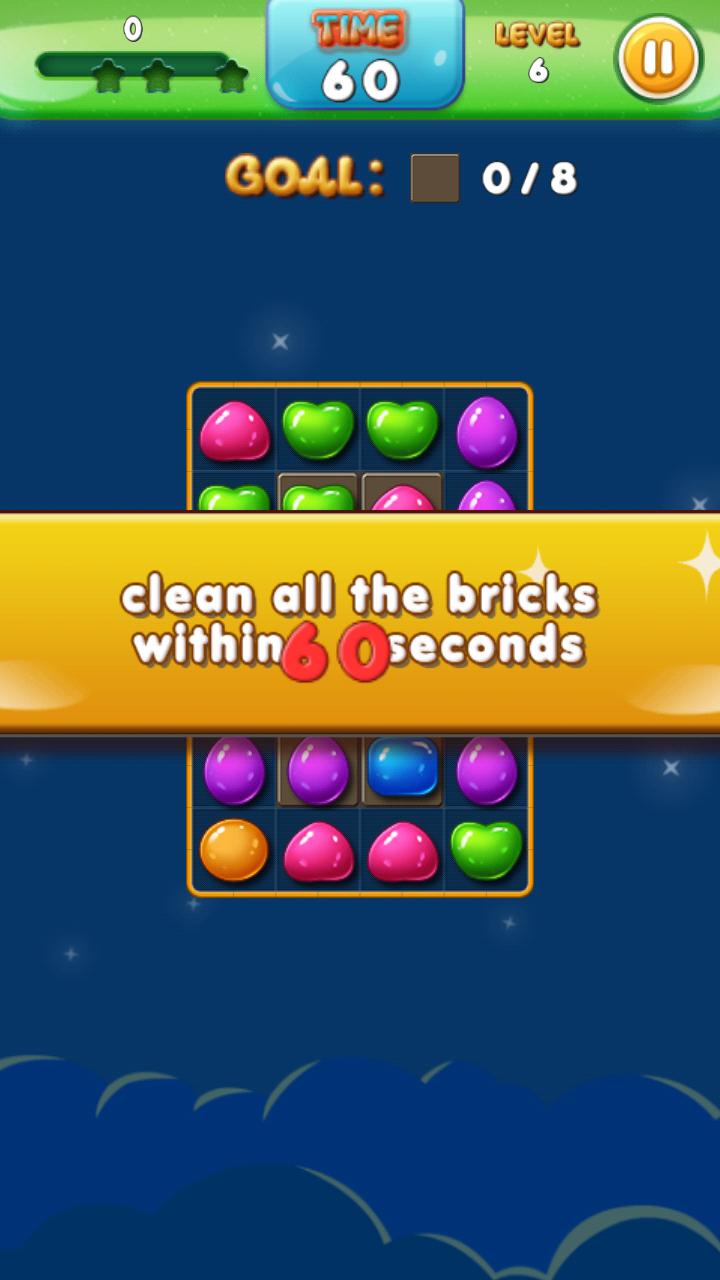Pause the game with the orange button

click(658, 58)
